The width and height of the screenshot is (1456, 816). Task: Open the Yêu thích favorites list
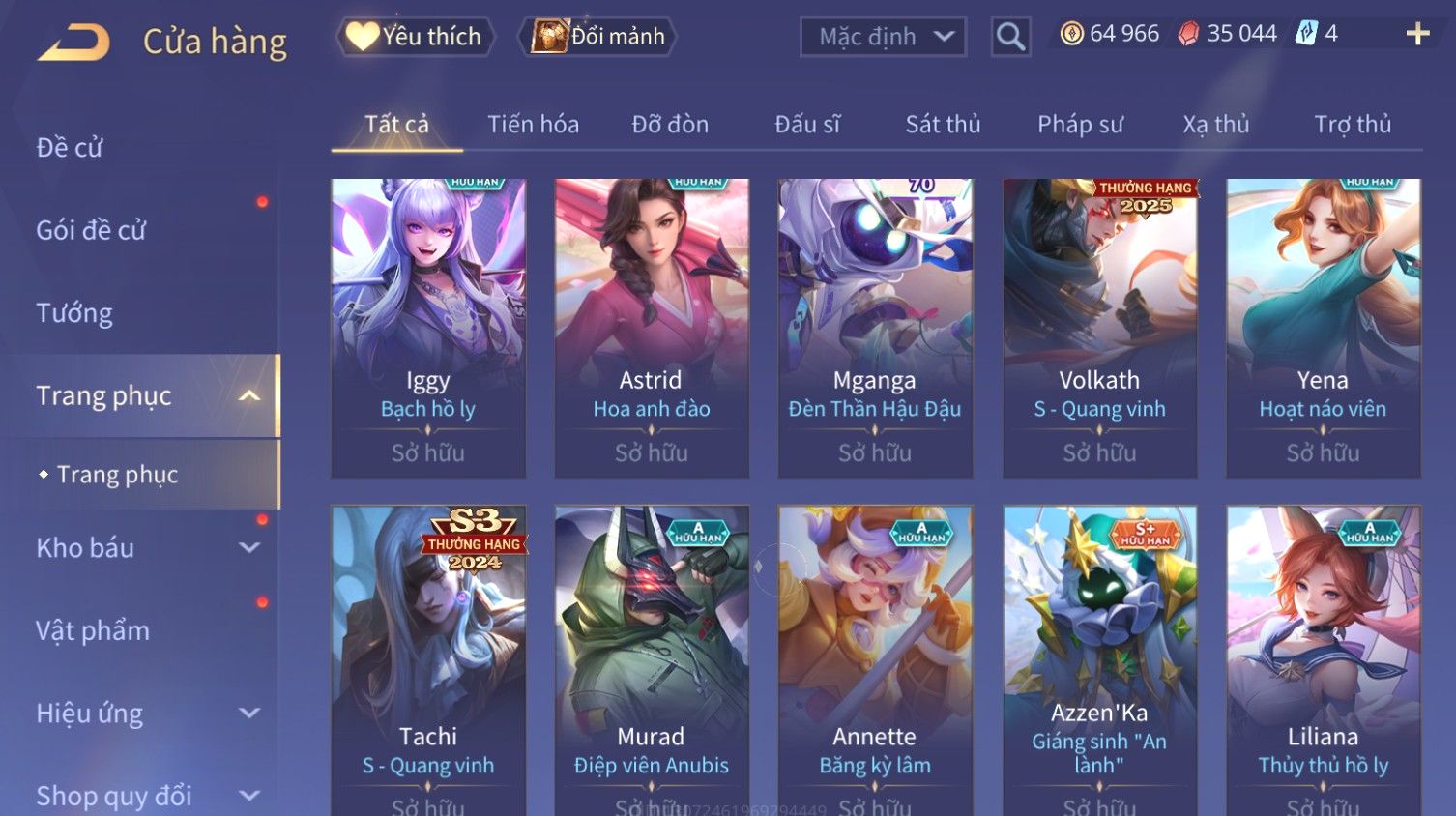(x=416, y=37)
